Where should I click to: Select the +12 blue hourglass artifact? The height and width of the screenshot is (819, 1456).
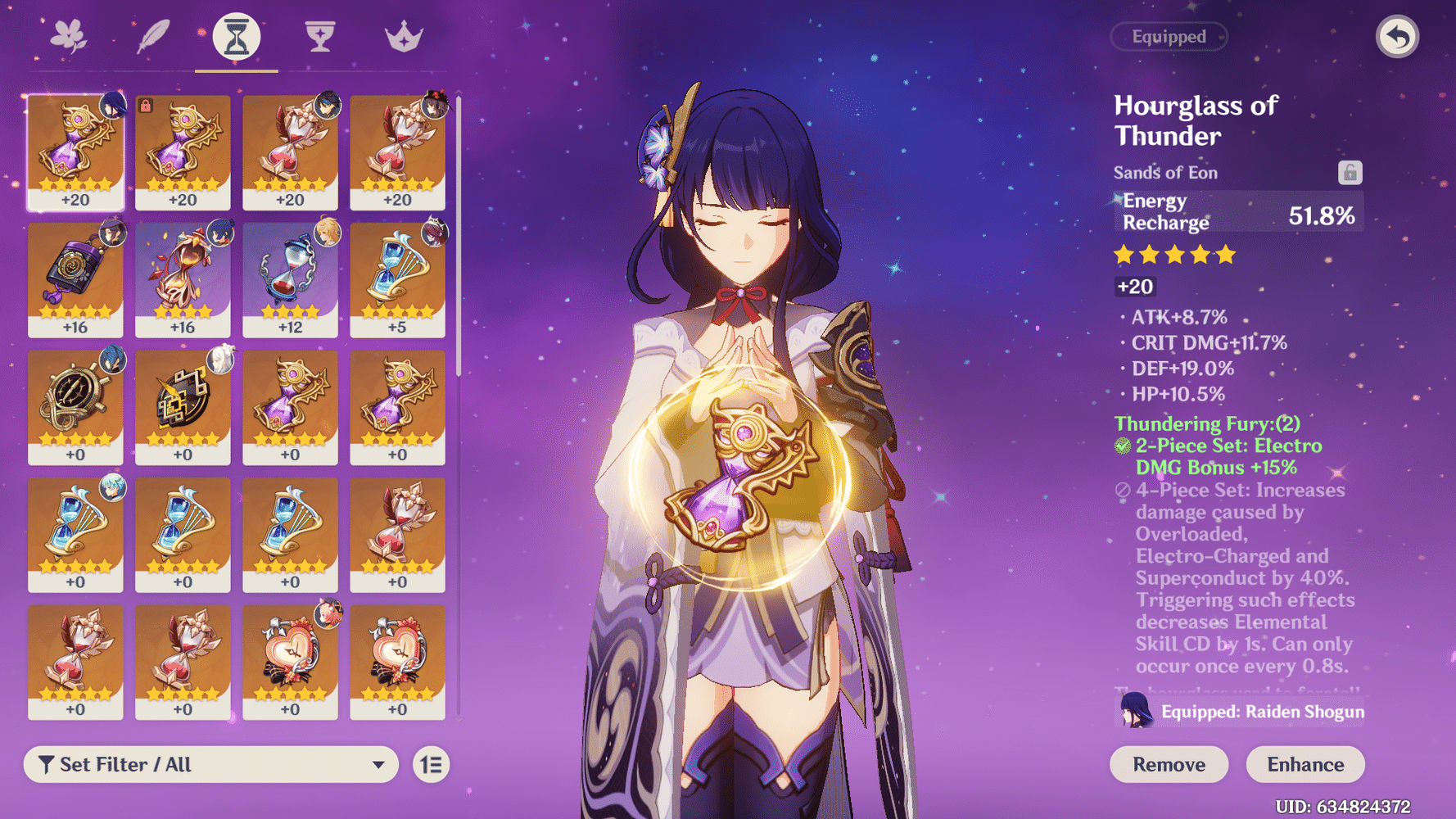(290, 279)
